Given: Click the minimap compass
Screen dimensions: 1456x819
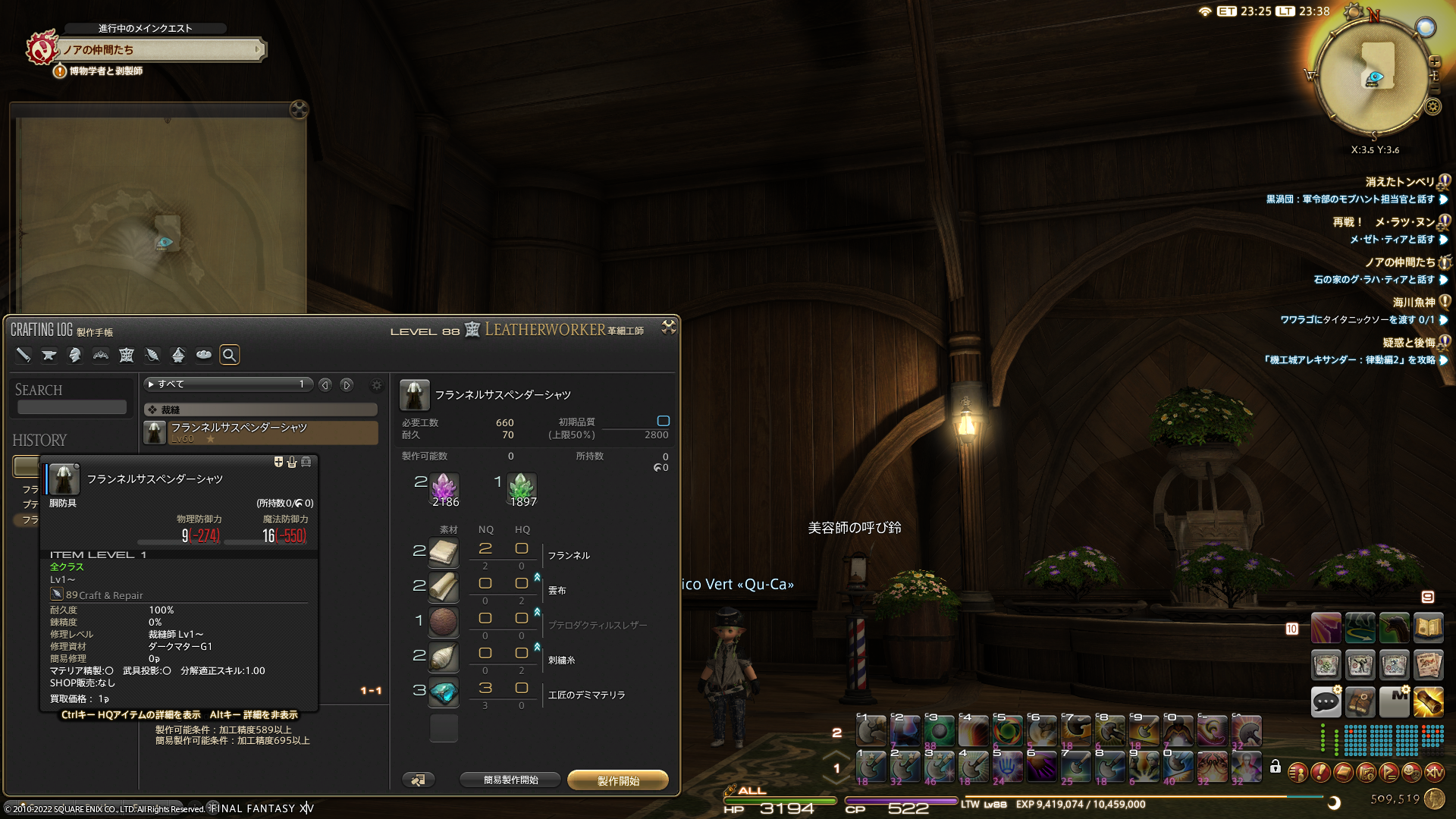Looking at the screenshot, I should pos(1375,77).
